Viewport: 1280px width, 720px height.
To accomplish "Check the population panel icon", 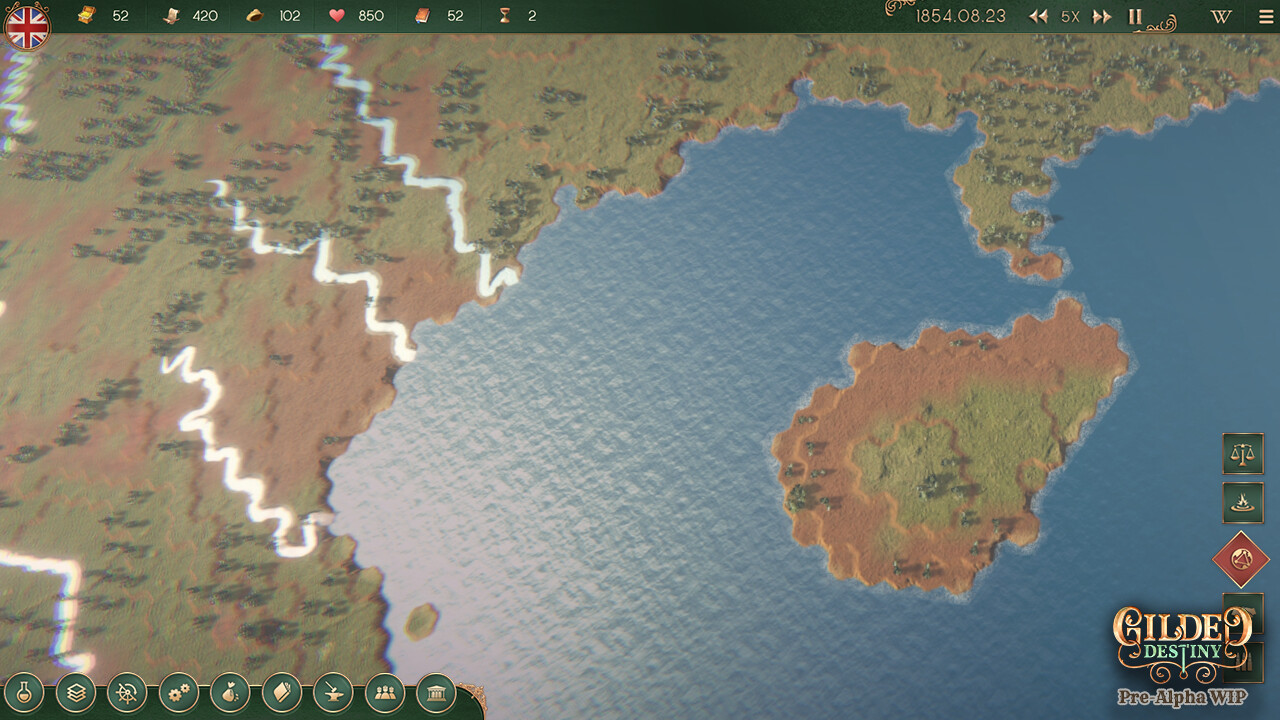I will pyautogui.click(x=386, y=692).
